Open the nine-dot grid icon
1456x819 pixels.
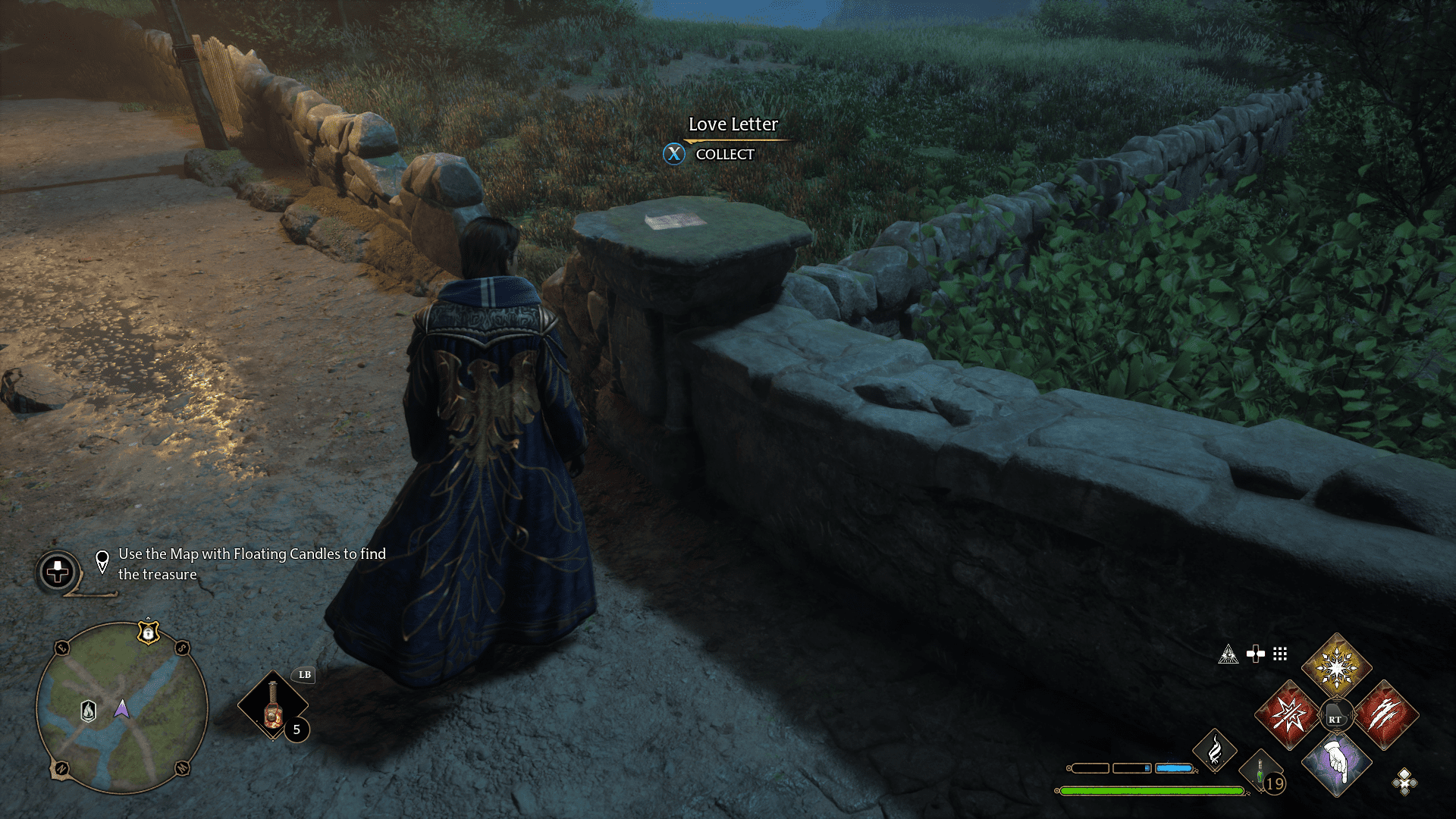(1280, 654)
